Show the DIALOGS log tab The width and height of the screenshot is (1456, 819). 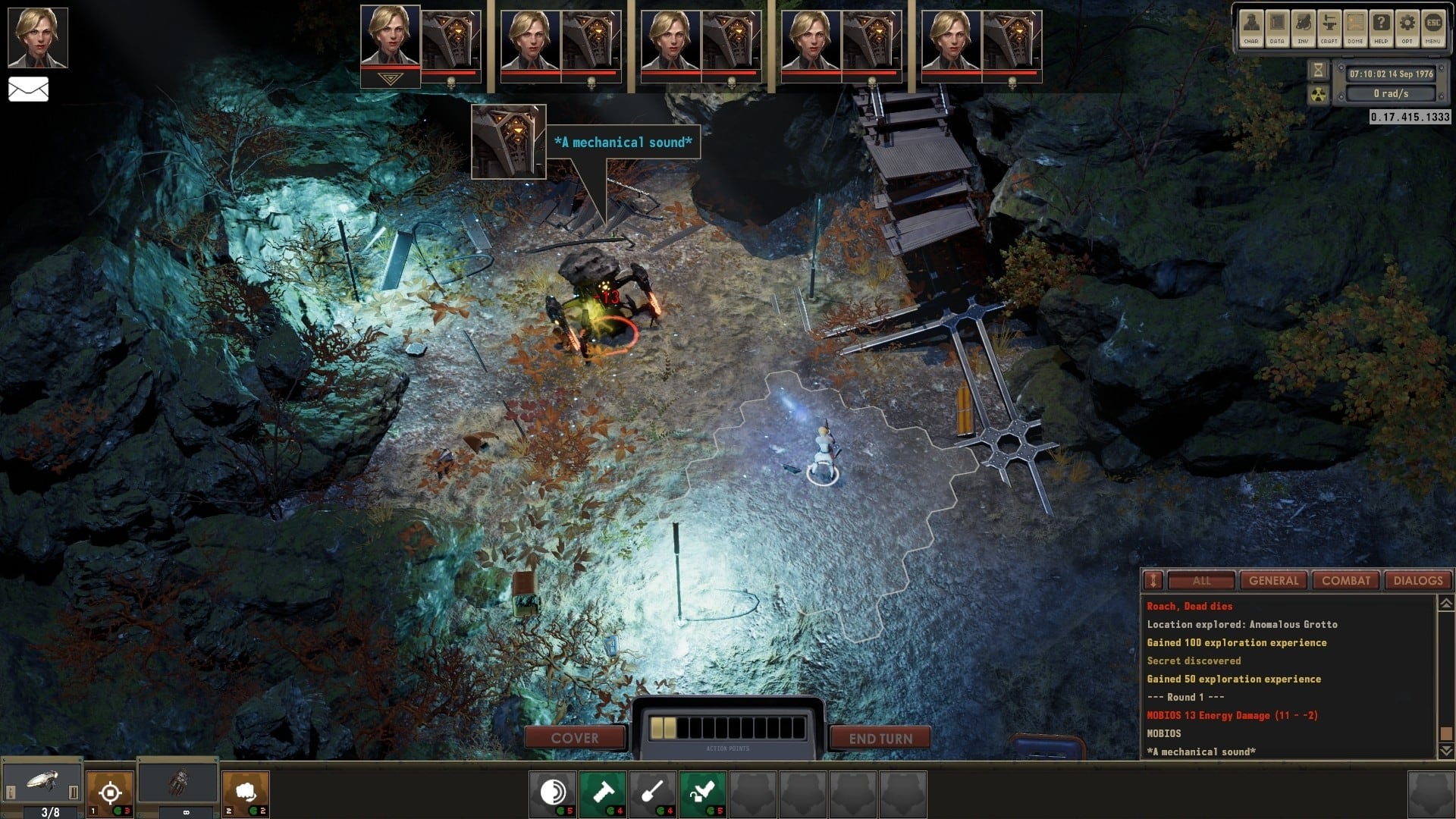pyautogui.click(x=1417, y=581)
